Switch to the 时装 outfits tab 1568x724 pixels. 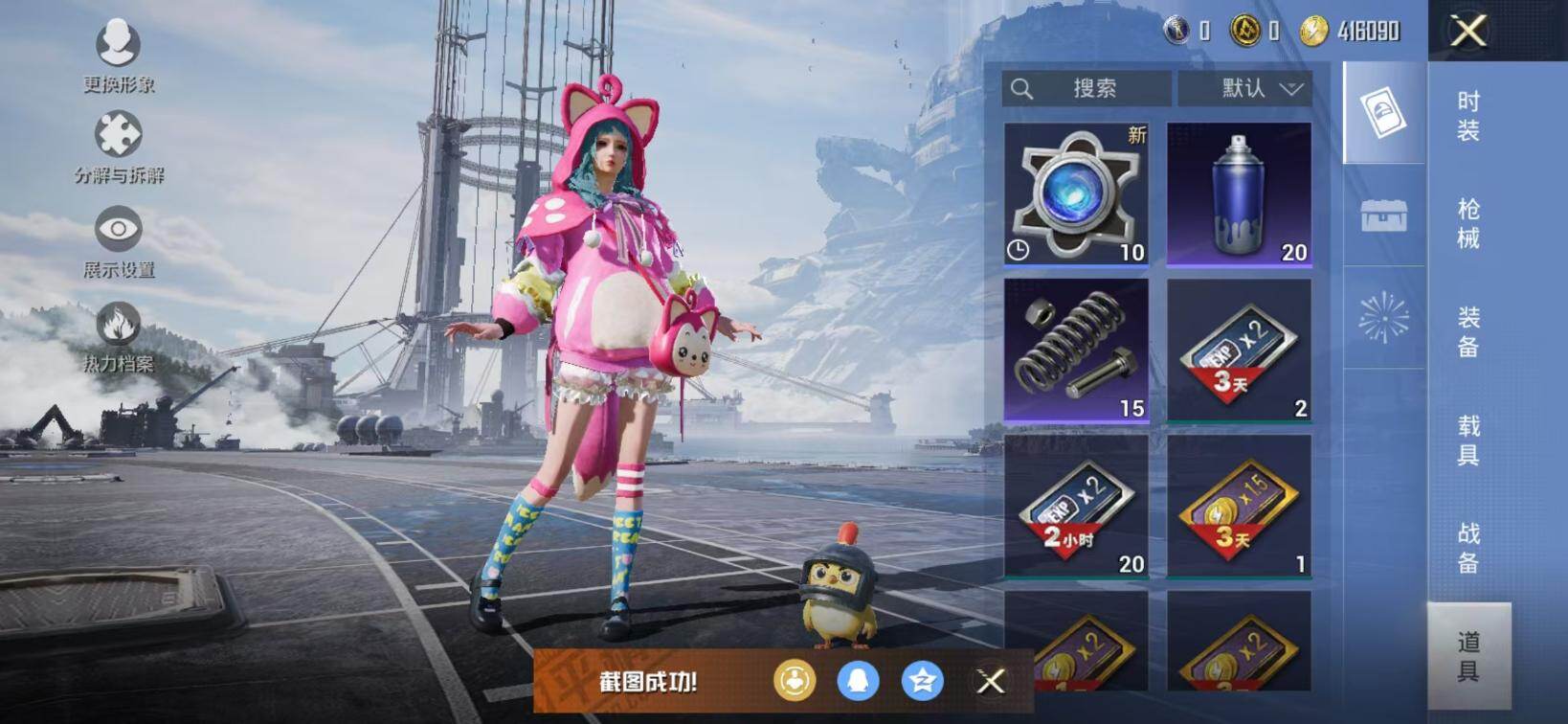(x=1468, y=116)
